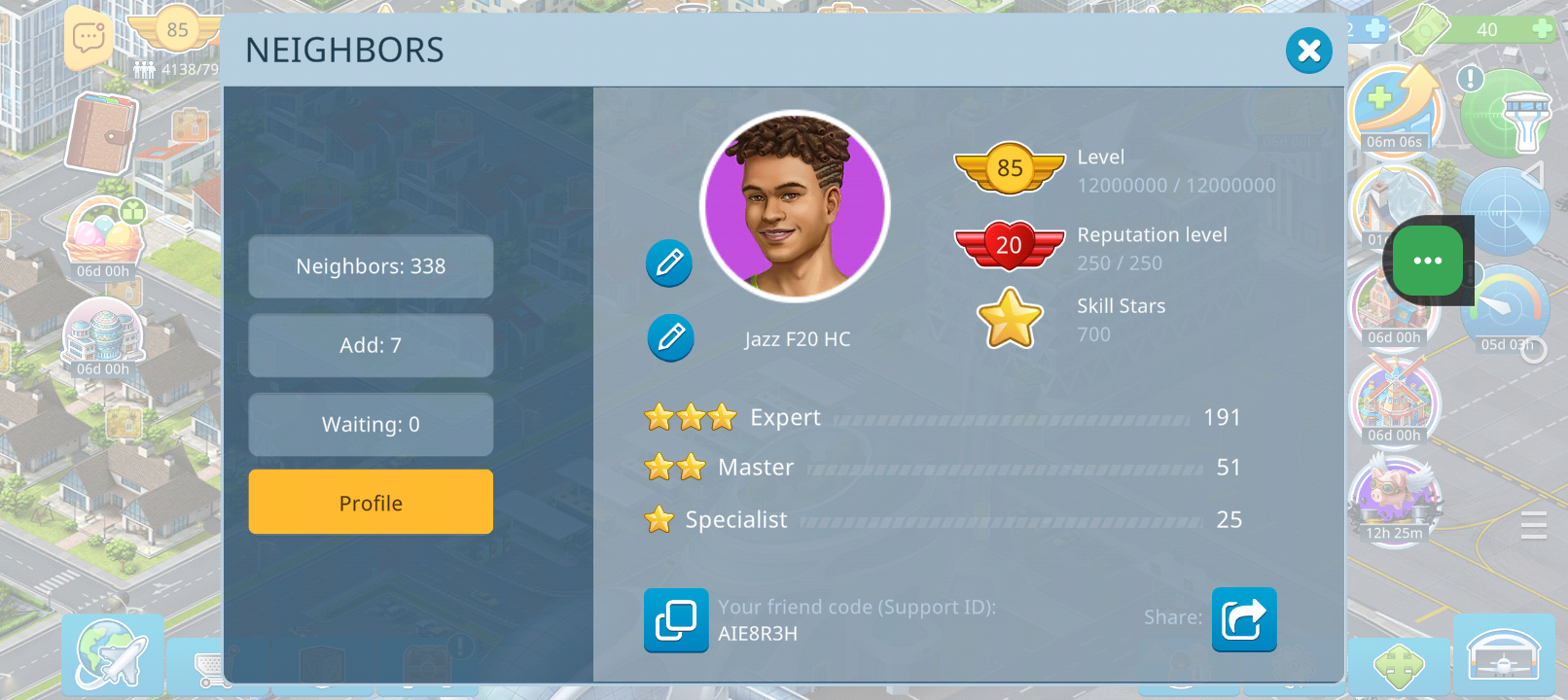This screenshot has height=700, width=1568.
Task: Click the player avatar portrait
Action: (795, 206)
